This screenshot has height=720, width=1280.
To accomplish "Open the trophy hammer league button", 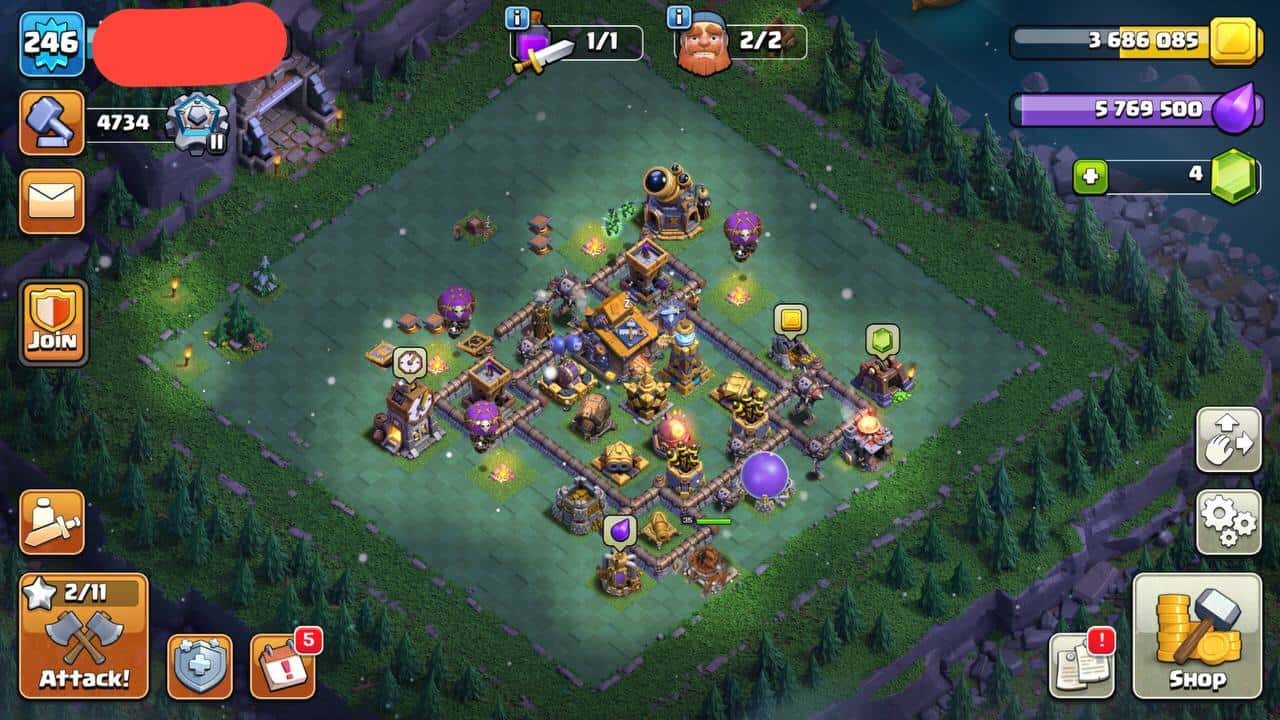I will [x=52, y=123].
